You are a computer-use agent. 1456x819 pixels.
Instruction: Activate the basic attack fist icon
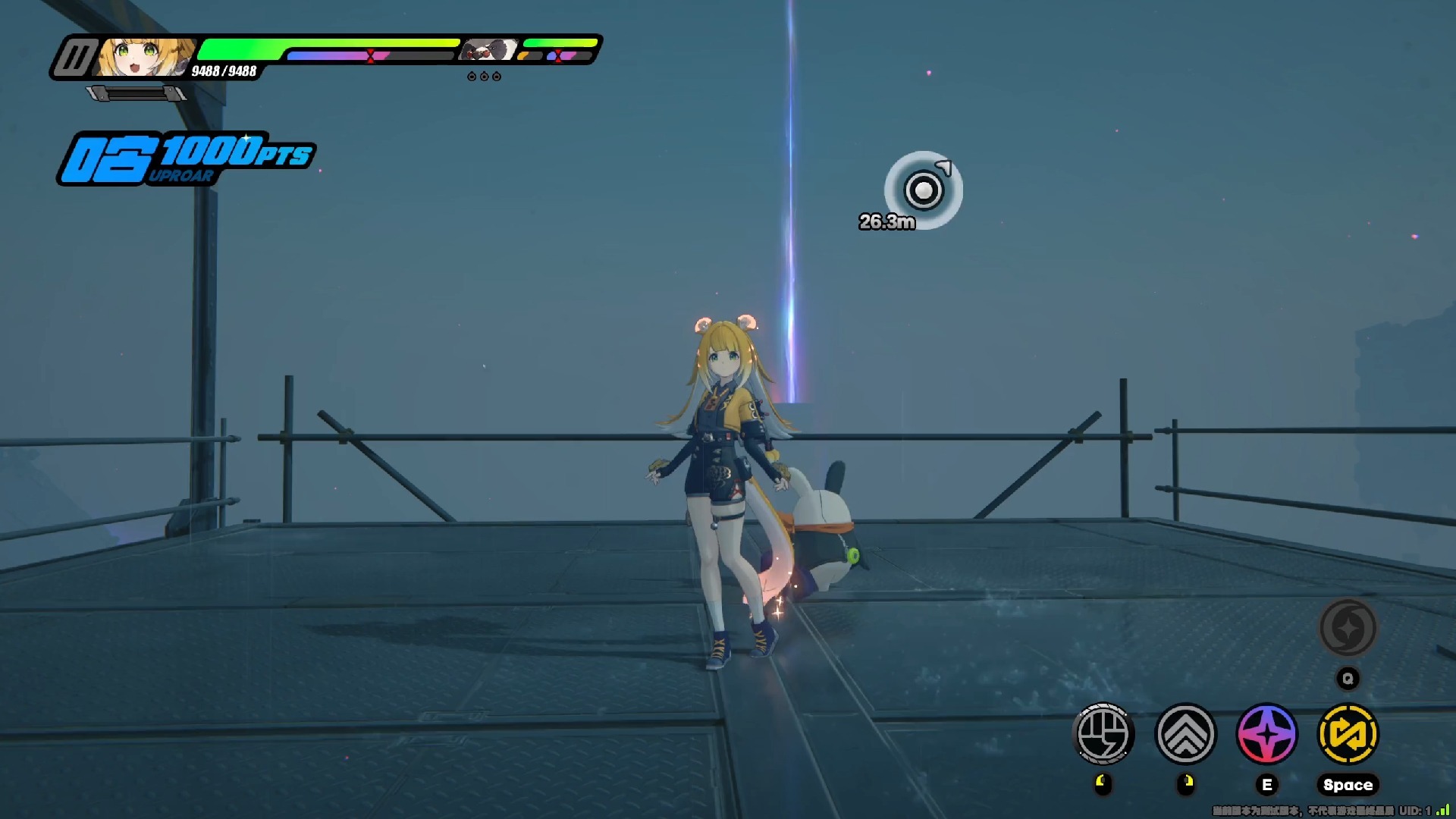tap(1103, 734)
